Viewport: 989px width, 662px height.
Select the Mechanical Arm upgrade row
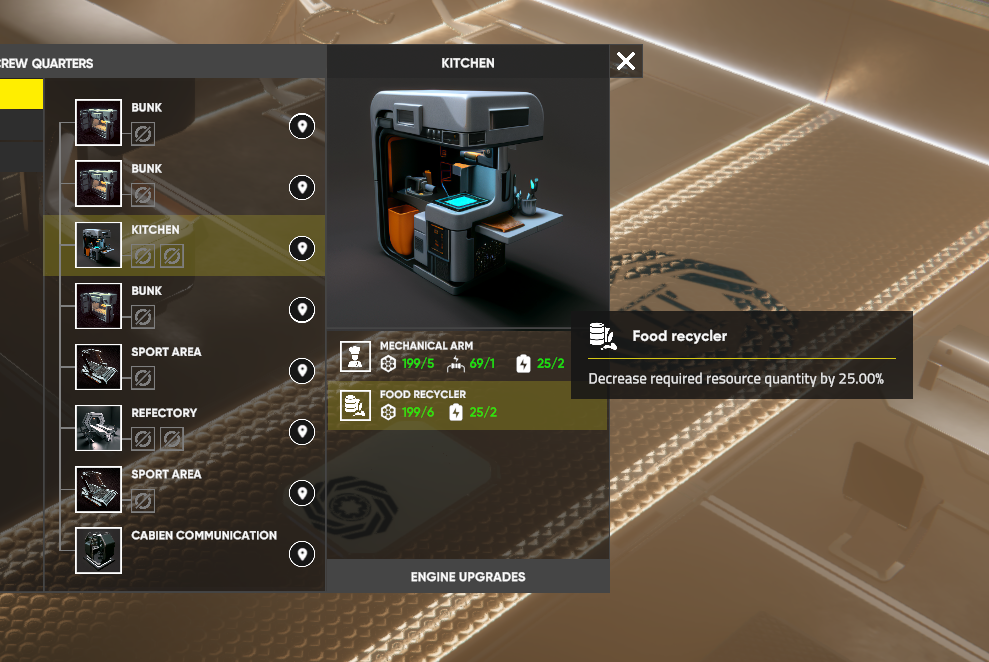(x=467, y=356)
